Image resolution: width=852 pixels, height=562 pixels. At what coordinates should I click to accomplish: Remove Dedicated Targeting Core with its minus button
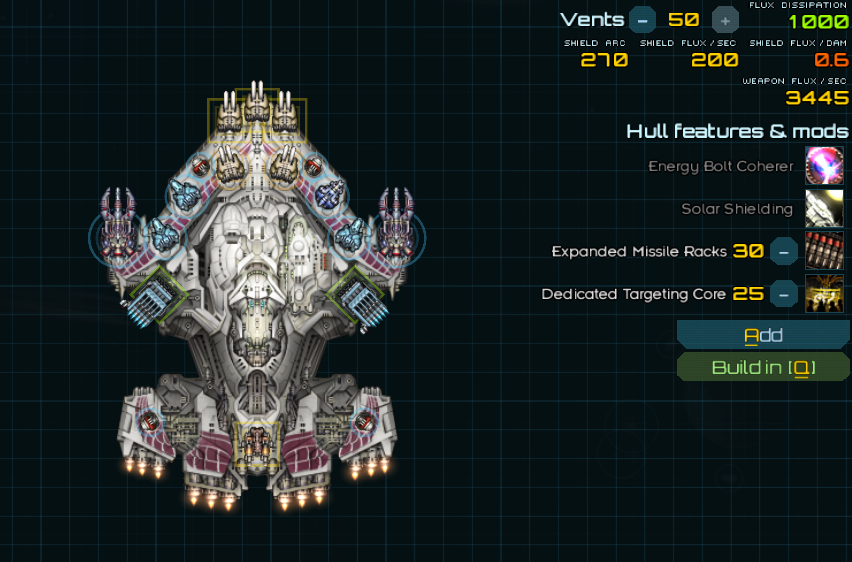tap(784, 294)
